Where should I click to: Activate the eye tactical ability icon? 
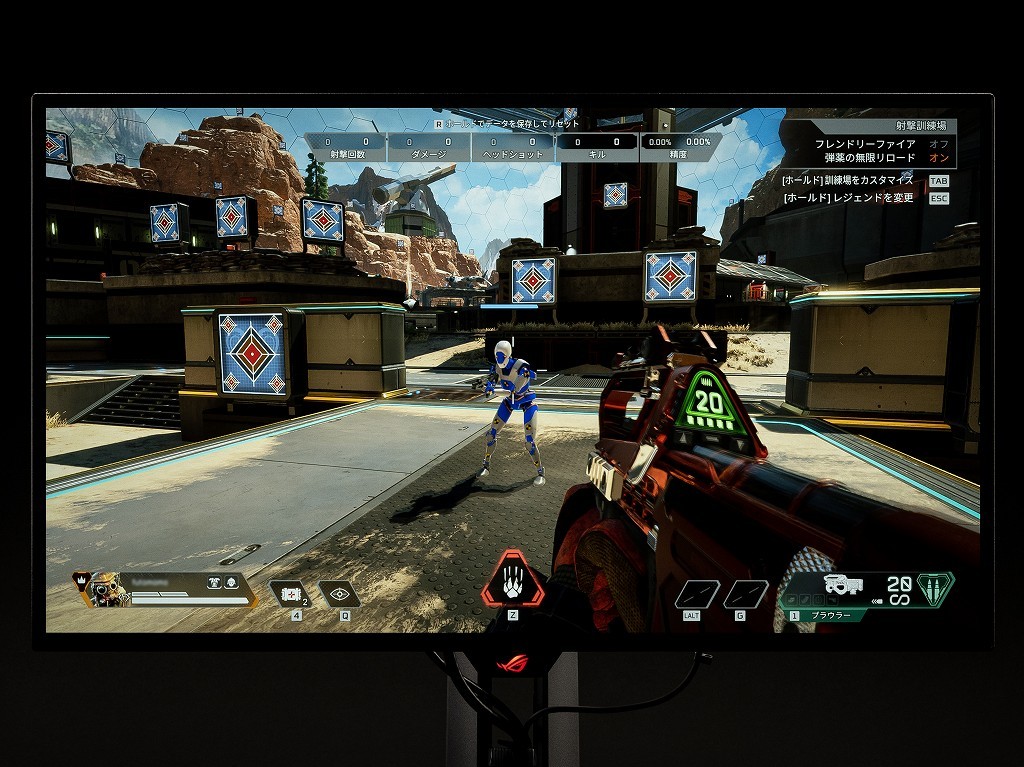click(340, 594)
